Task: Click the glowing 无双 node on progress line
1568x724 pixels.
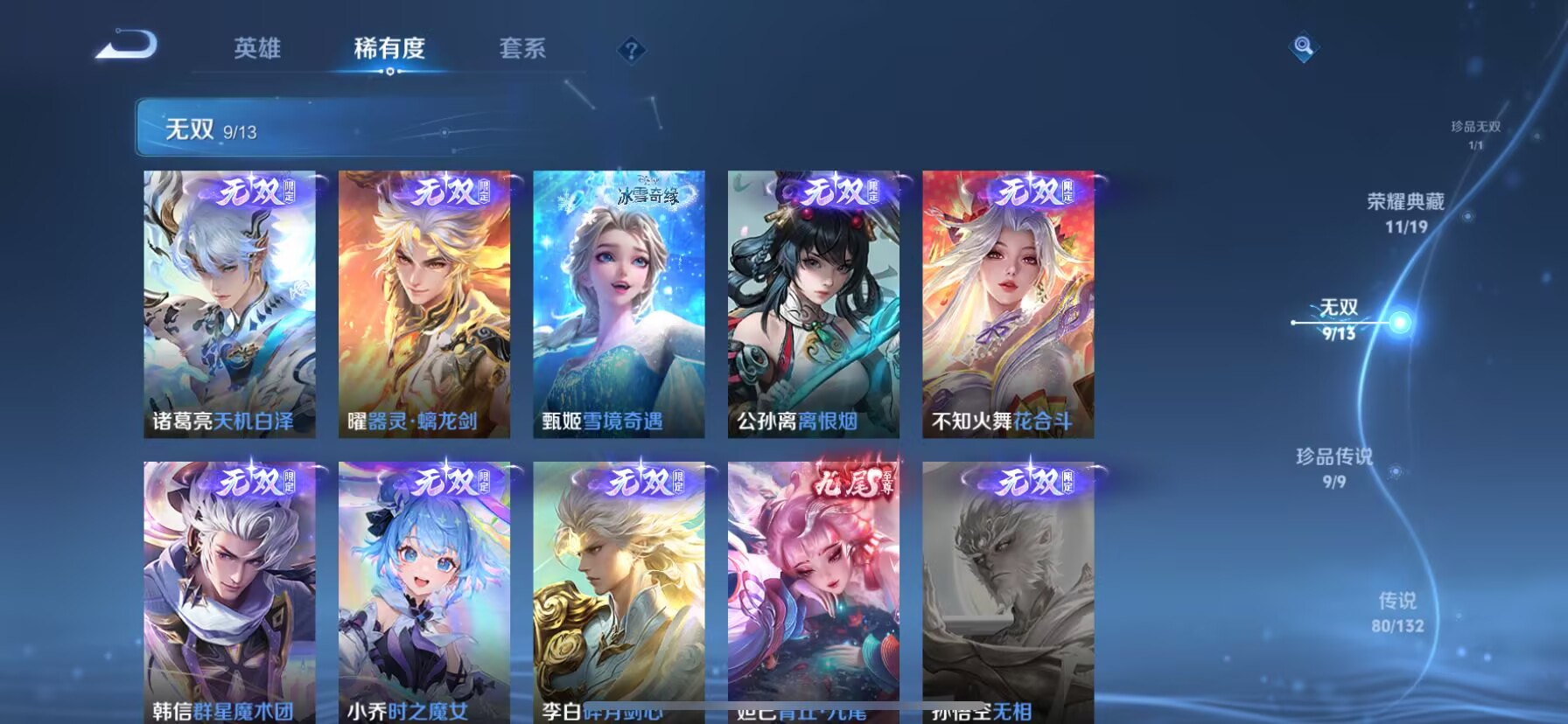Action: coord(1401,320)
